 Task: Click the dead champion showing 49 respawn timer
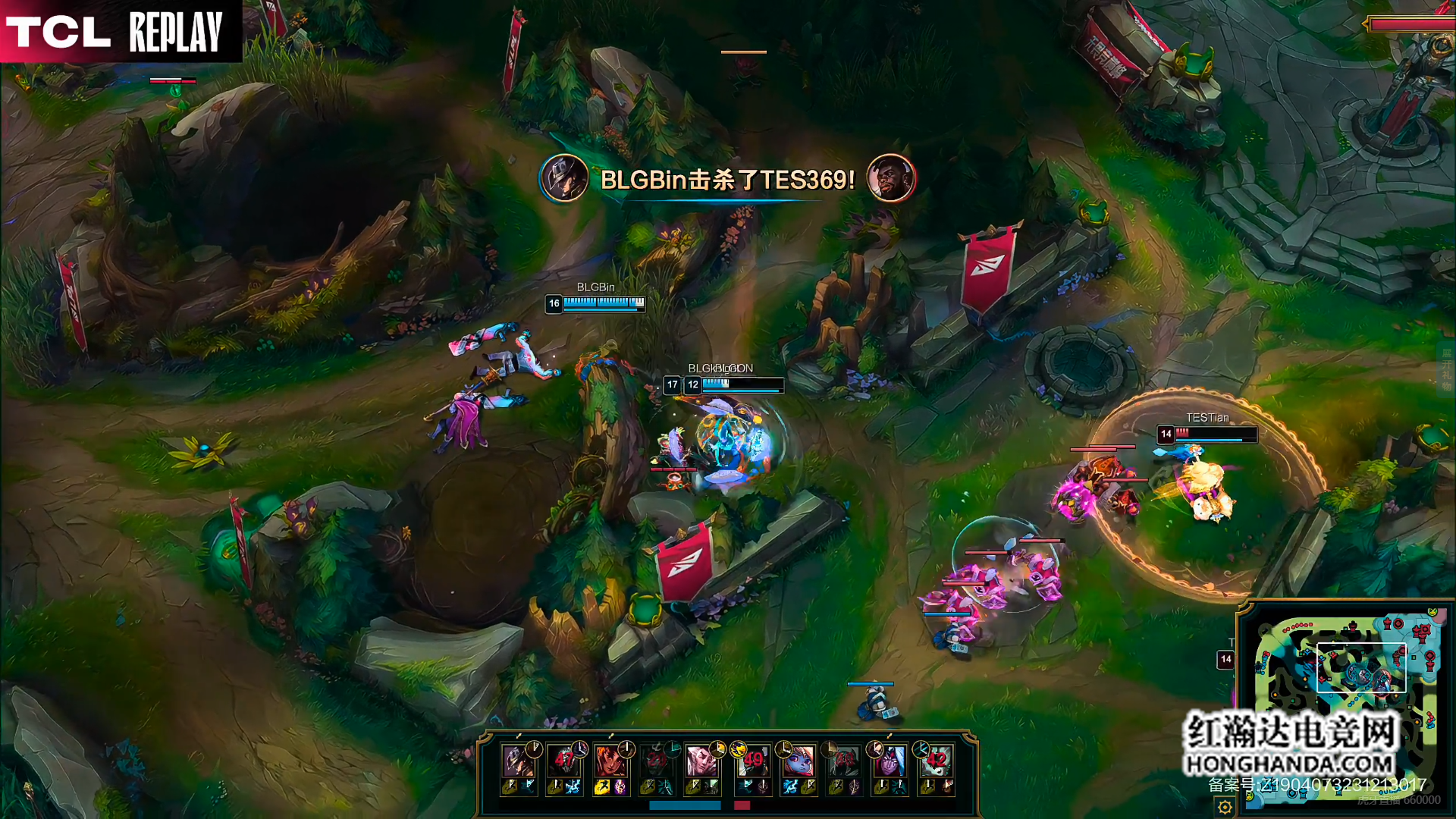(753, 760)
